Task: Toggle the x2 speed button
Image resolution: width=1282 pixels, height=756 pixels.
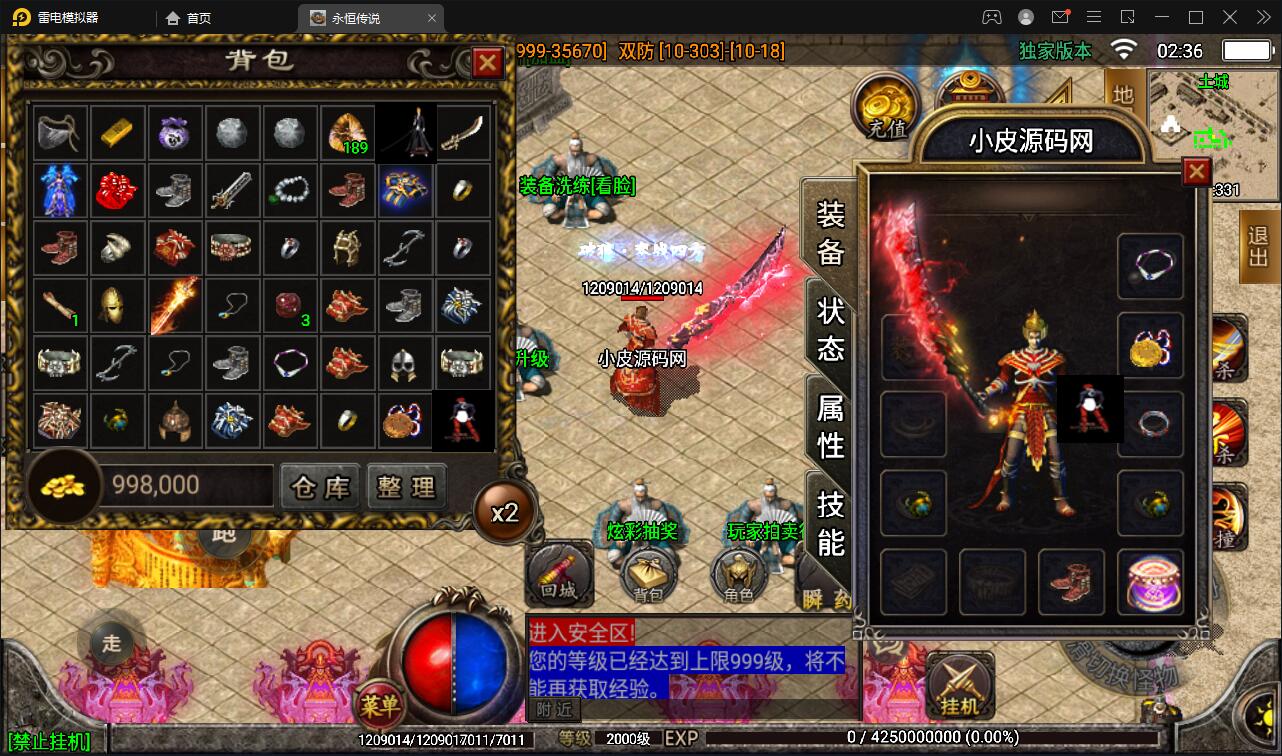Action: (505, 513)
